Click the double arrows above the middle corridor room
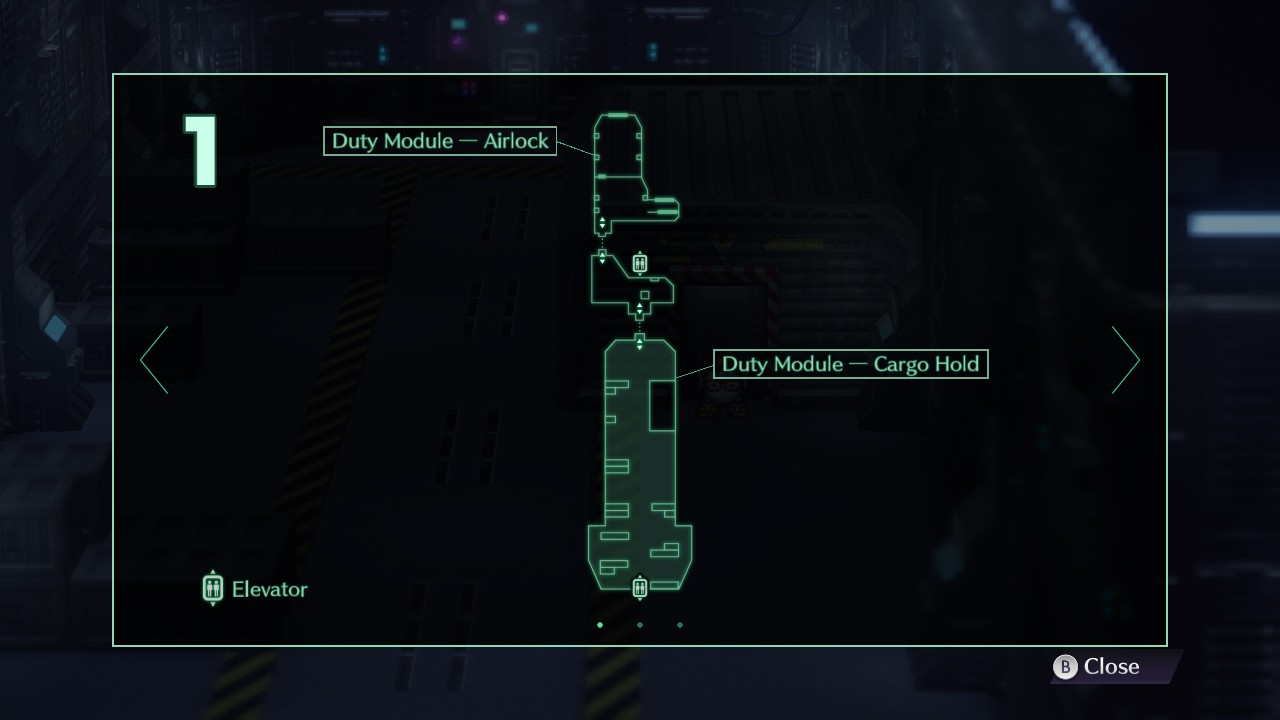Viewport: 1280px width, 720px height. [602, 256]
